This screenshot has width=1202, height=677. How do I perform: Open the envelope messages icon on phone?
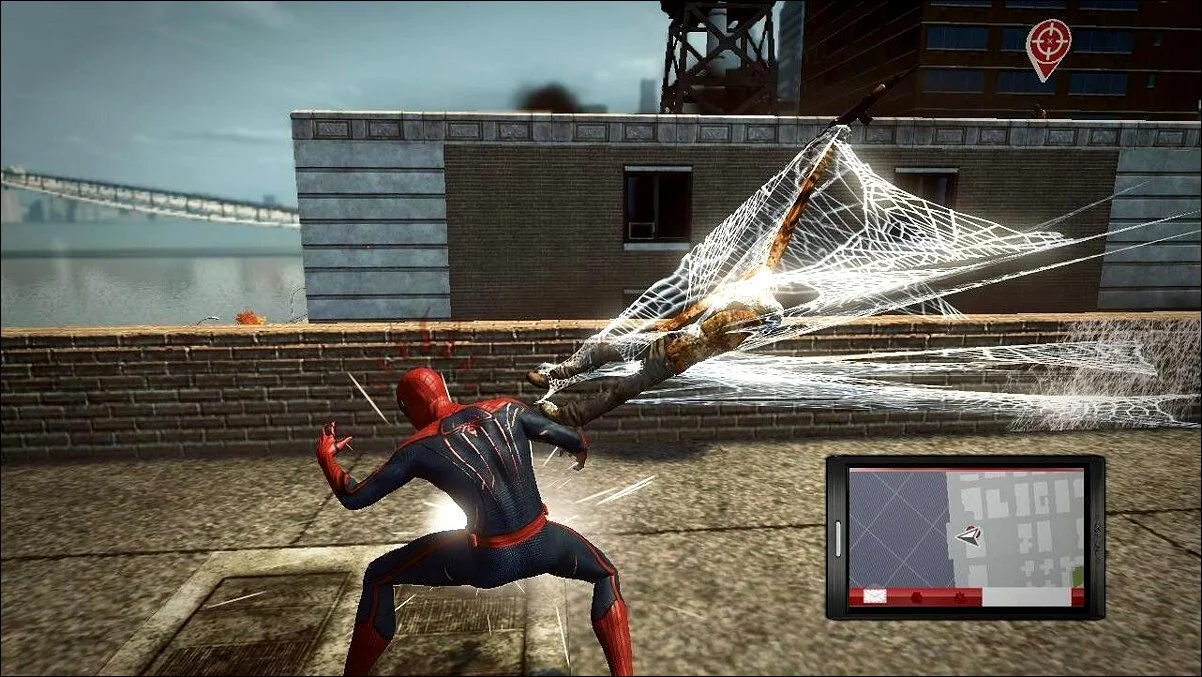coord(875,596)
